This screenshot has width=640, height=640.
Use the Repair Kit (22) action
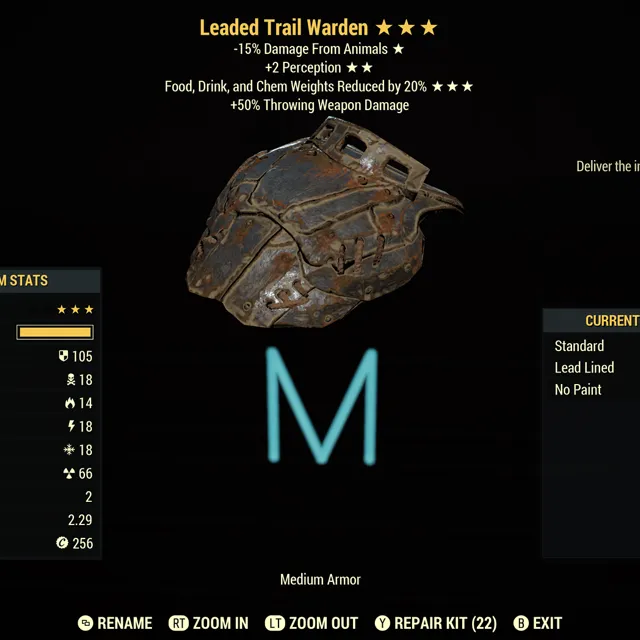[435, 623]
